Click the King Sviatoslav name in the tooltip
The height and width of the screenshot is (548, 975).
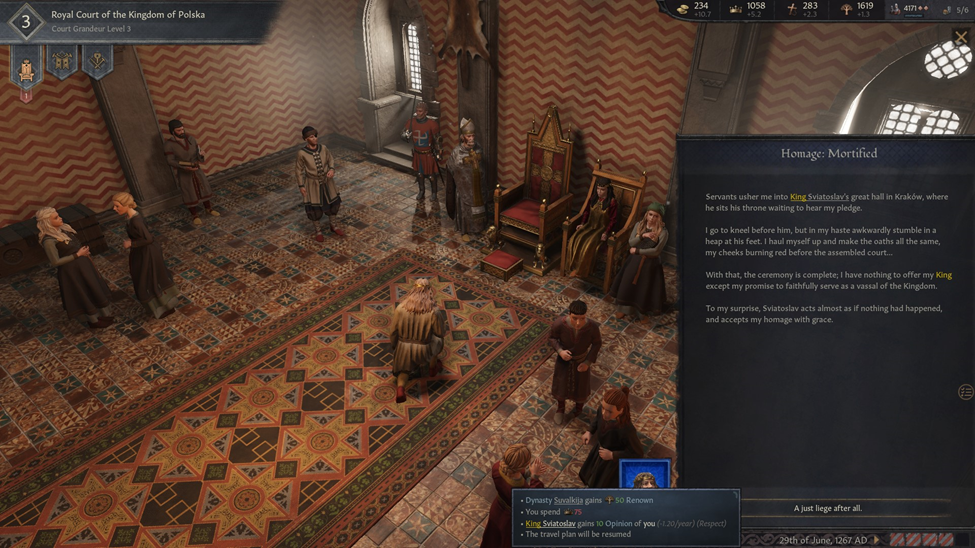pyautogui.click(x=550, y=523)
